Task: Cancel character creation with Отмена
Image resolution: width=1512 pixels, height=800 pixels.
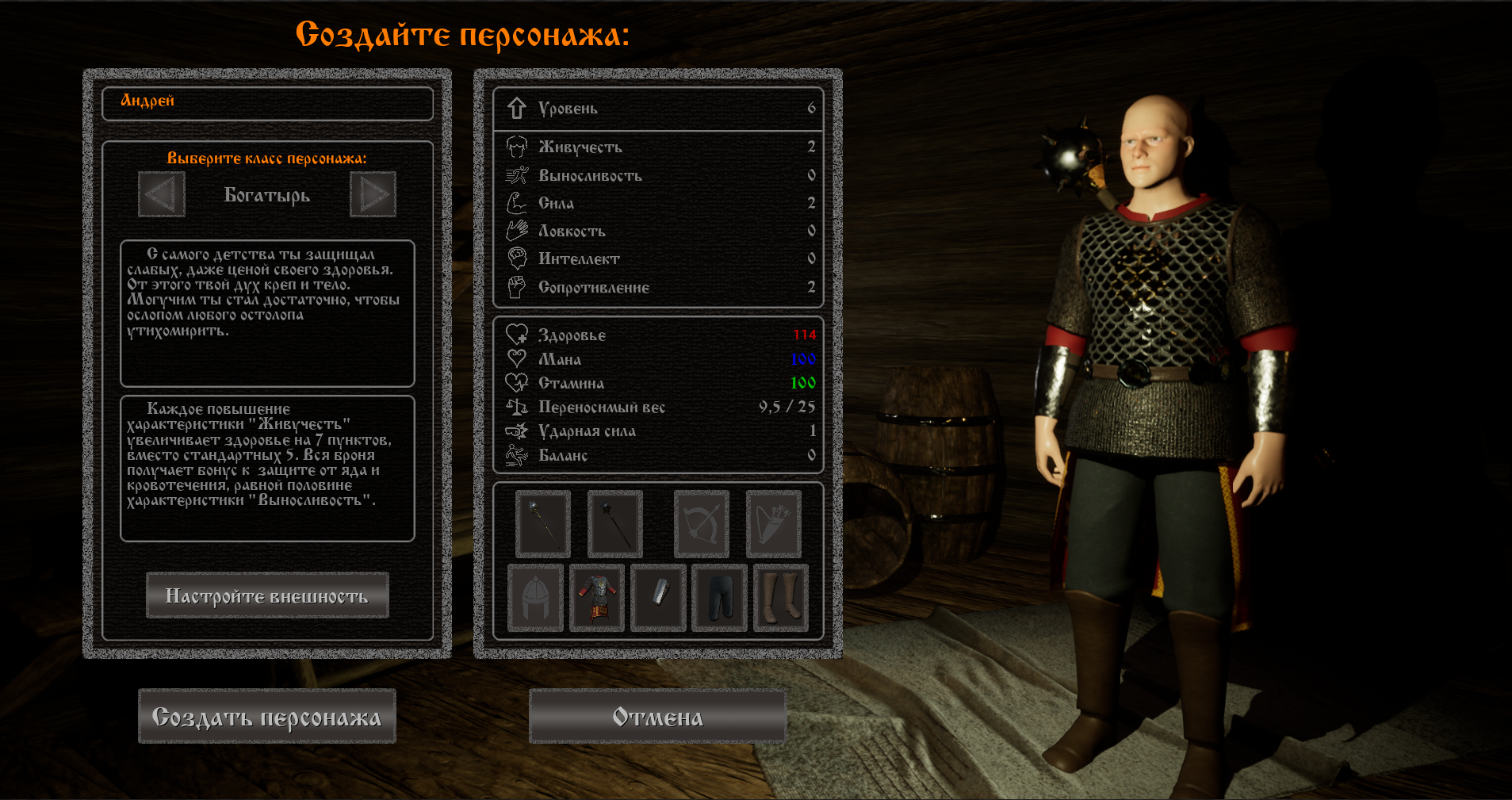Action: point(657,716)
